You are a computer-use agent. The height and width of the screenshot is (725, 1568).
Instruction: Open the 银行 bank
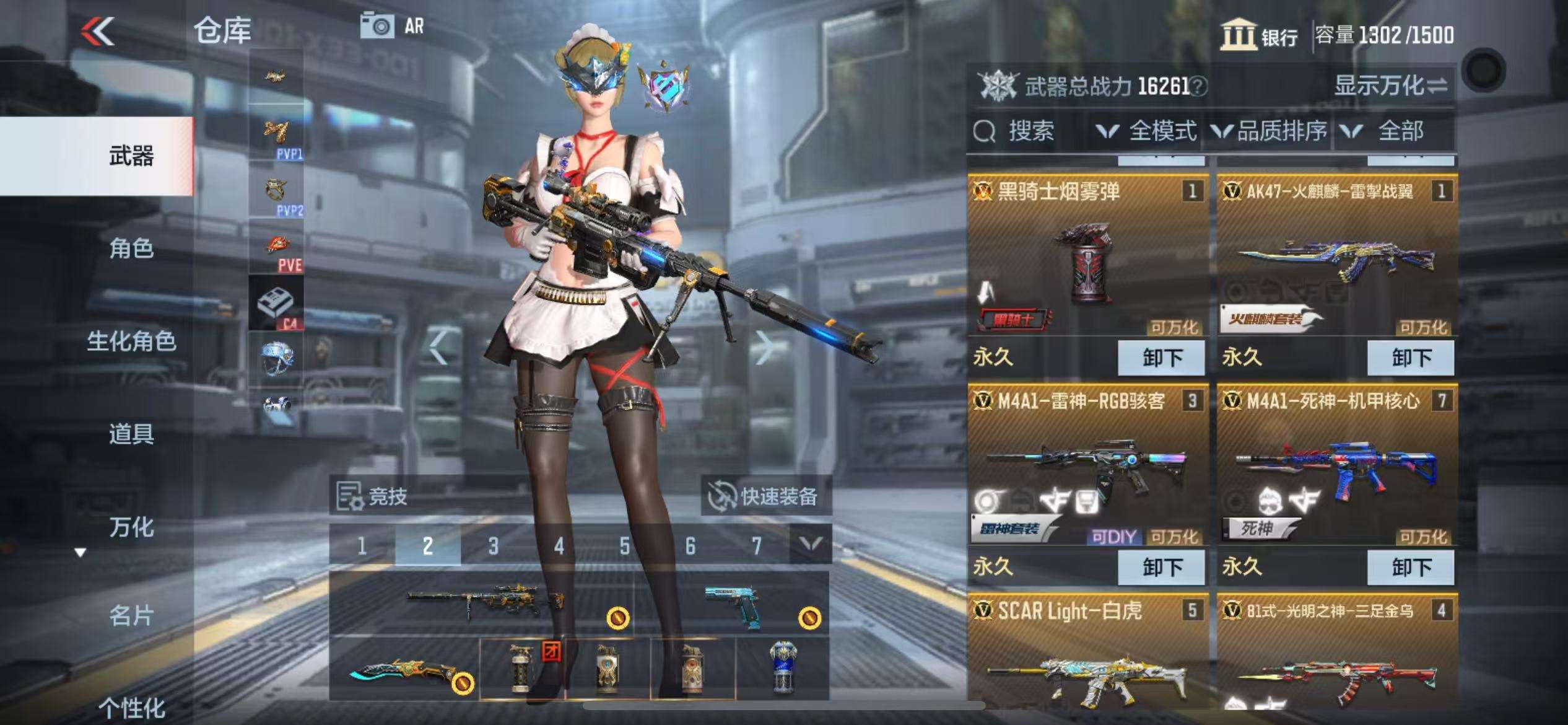point(1260,35)
